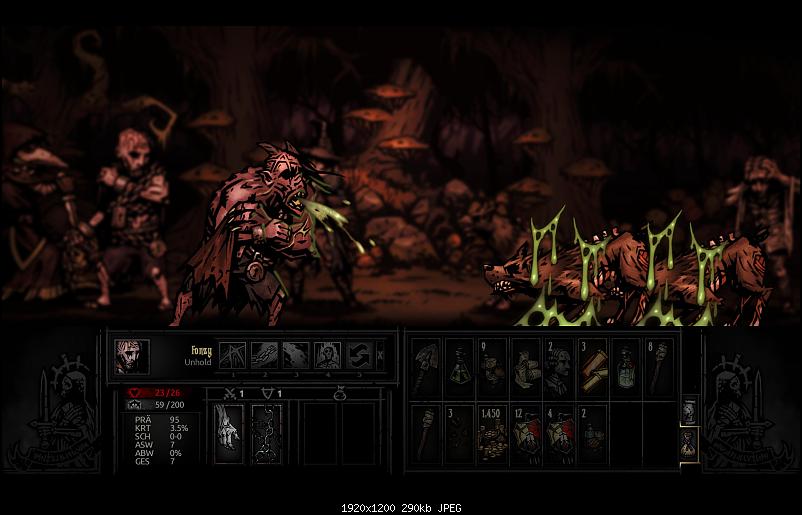Screen dimensions: 802x515
Task: Open Fonzy's hero portrait
Action: tap(131, 356)
